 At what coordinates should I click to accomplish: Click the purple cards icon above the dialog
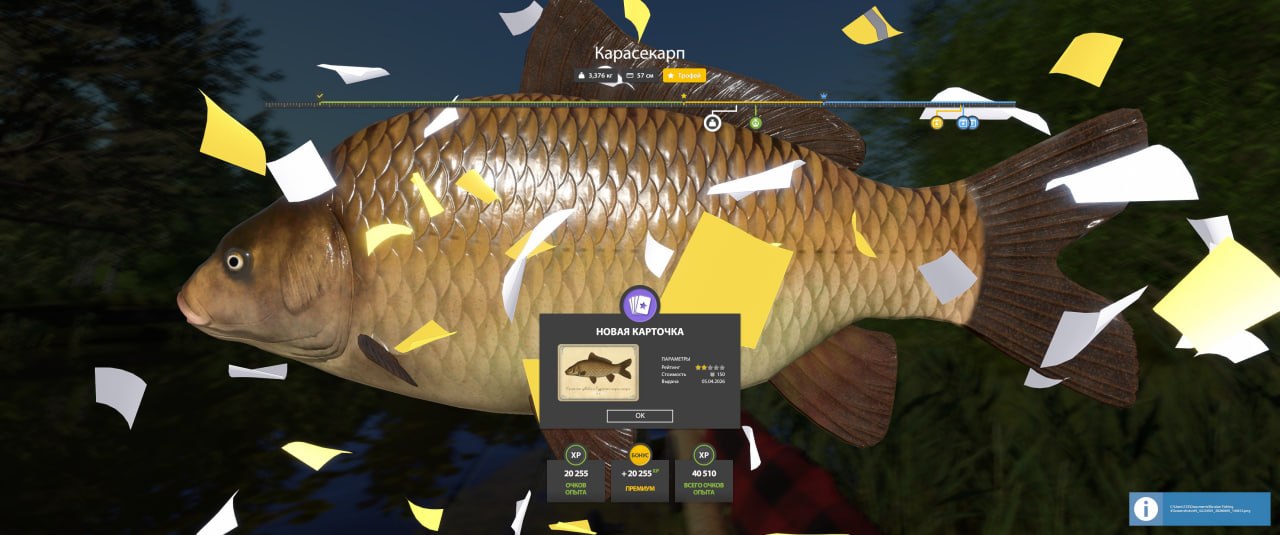click(640, 305)
